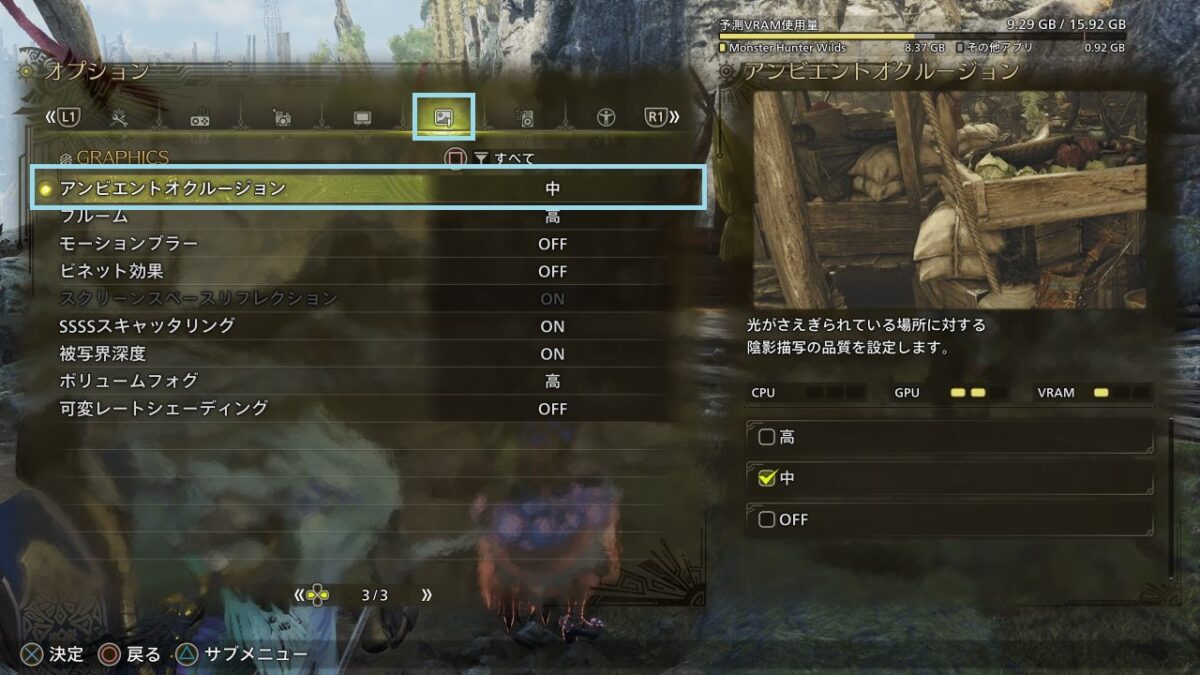Screen dimensions: 1200x675
Task: Select the モーションブラー setting row
Action: (x=370, y=244)
